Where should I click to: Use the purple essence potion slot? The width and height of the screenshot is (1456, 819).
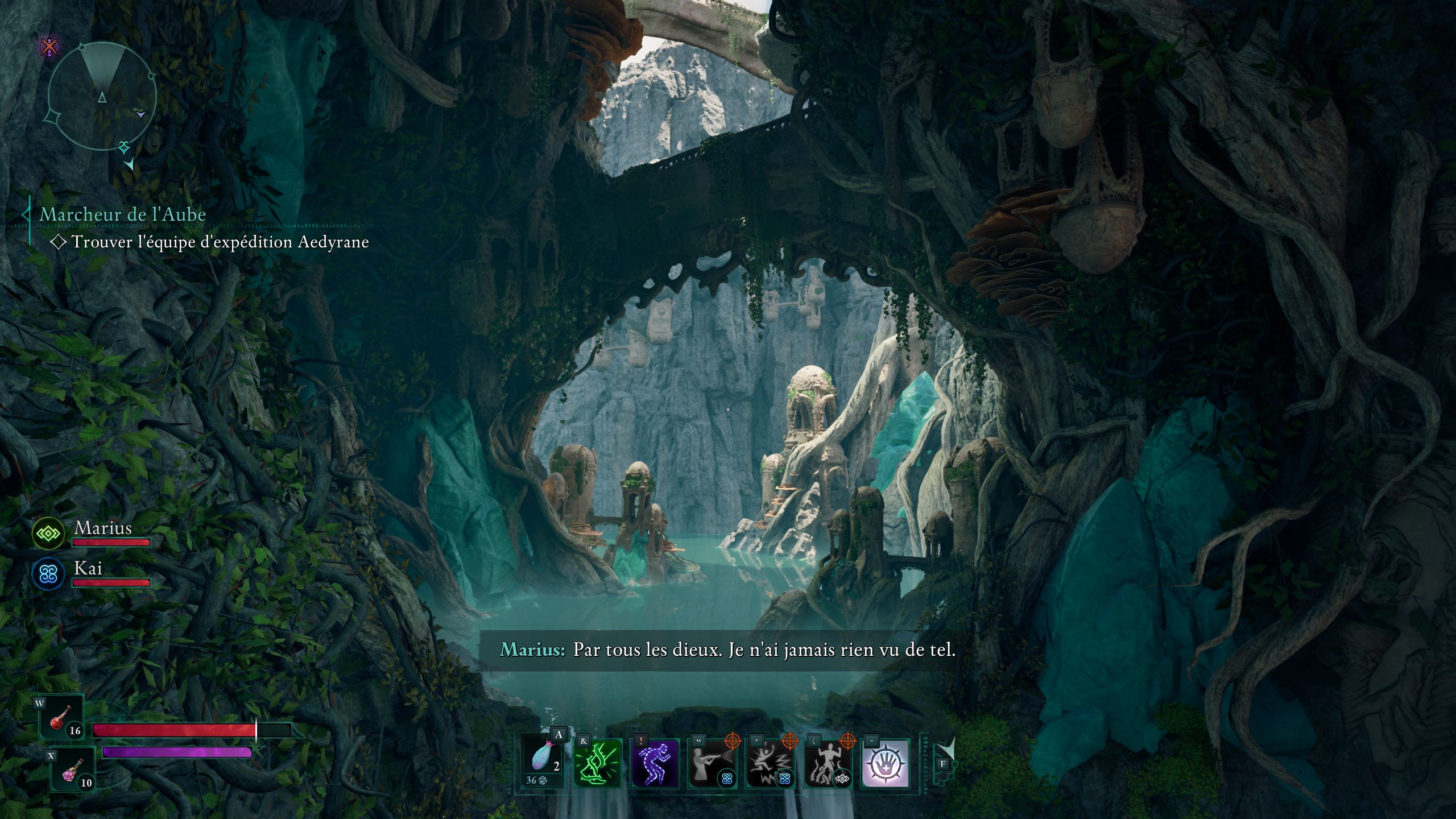point(73,771)
